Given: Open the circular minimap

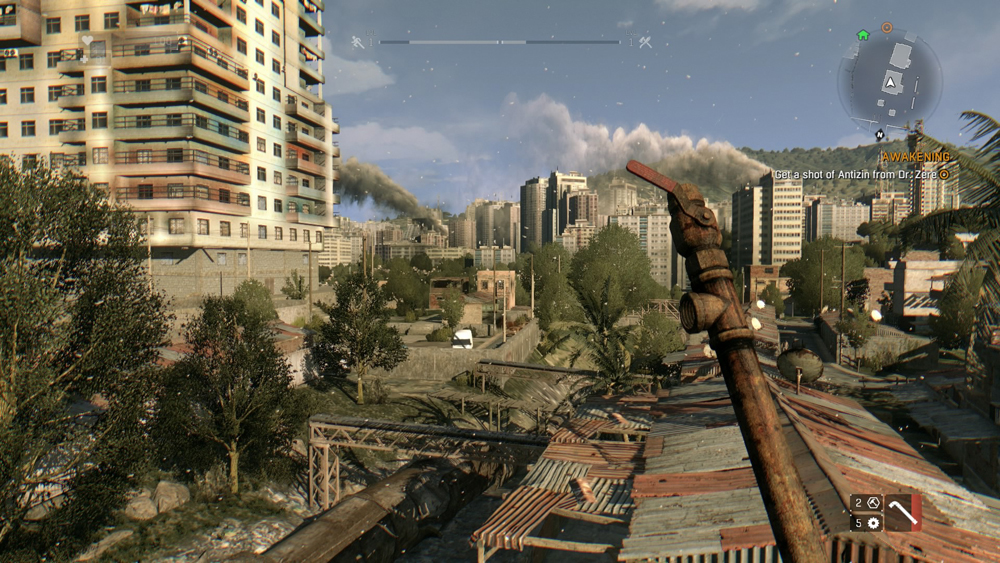Looking at the screenshot, I should tap(889, 82).
